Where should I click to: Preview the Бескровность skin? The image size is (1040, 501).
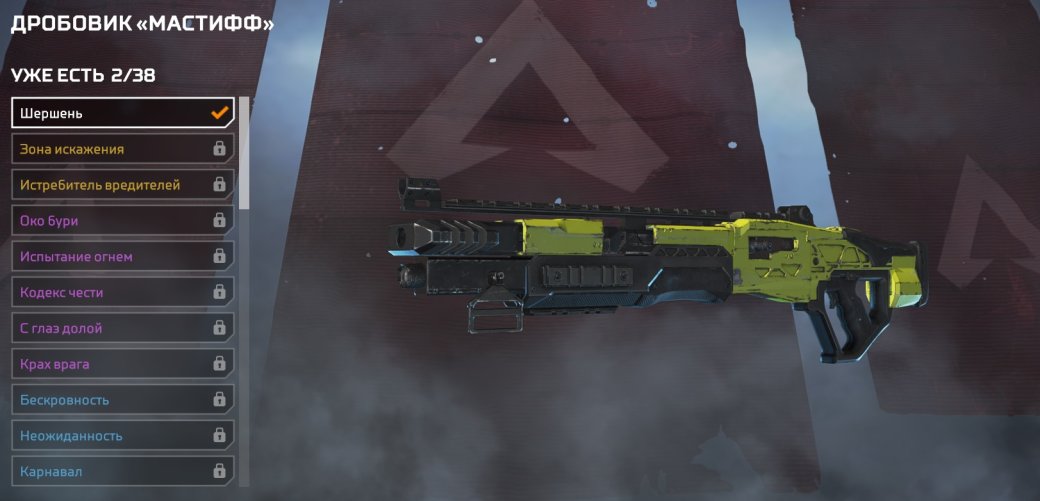[x=122, y=400]
